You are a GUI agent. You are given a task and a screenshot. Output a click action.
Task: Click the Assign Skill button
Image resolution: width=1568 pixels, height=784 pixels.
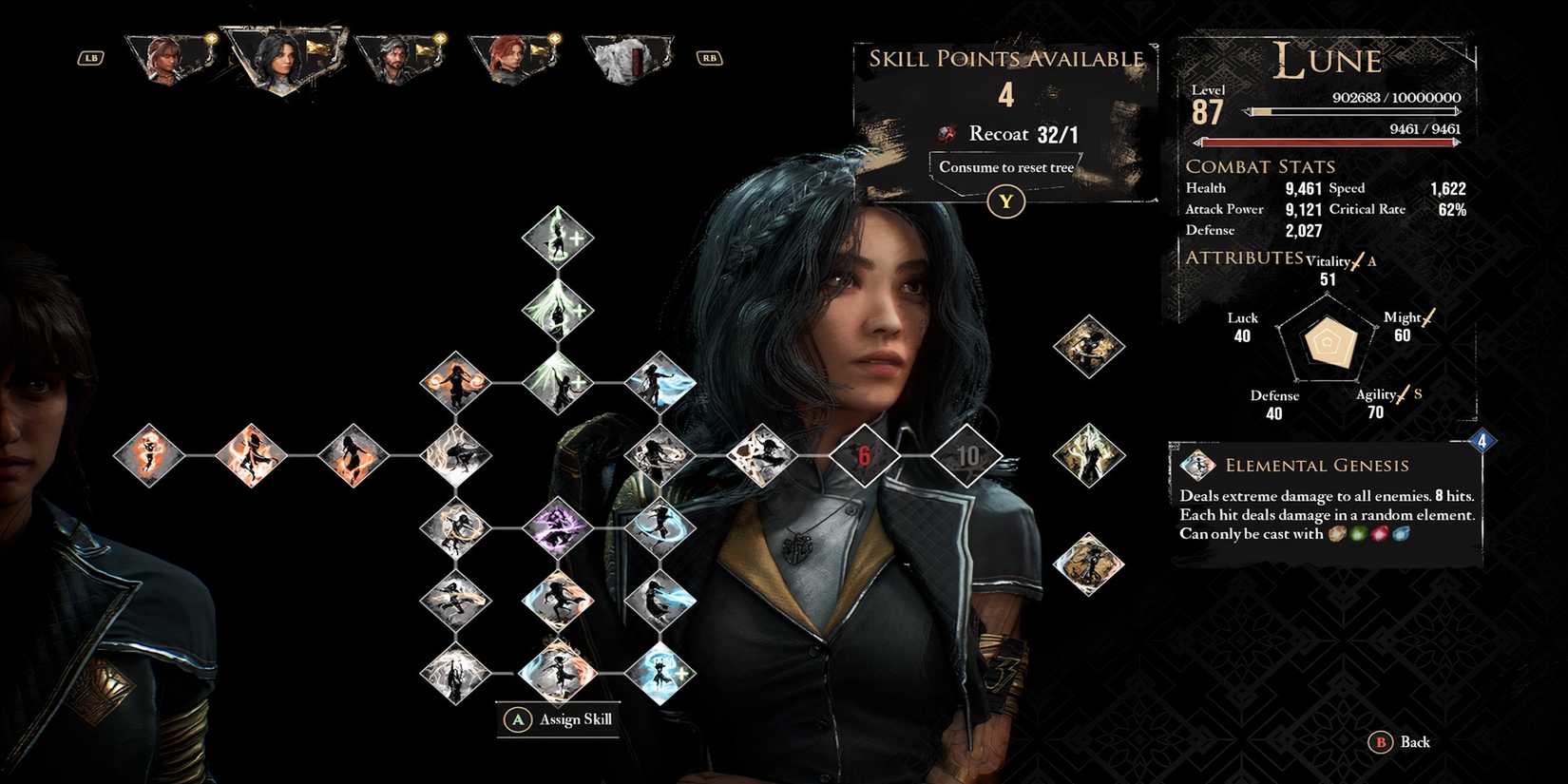coord(559,719)
